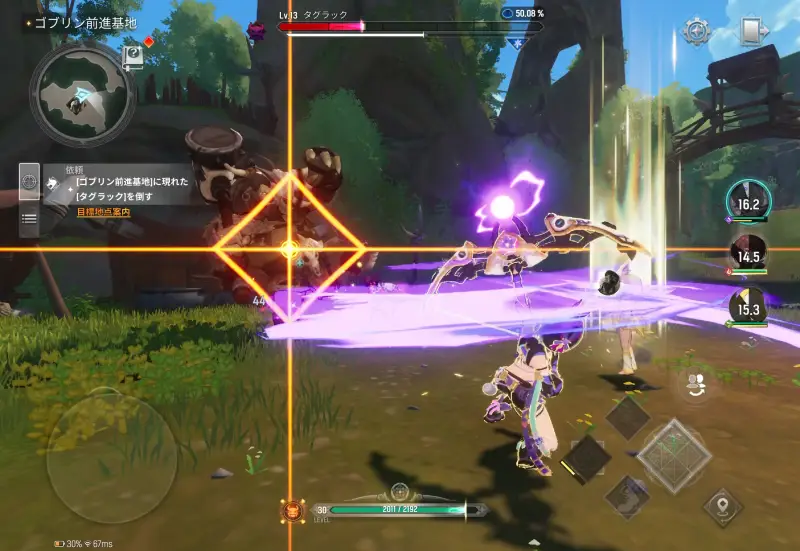The width and height of the screenshot is (800, 551).
Task: Open the gear settings menu
Action: [696, 31]
